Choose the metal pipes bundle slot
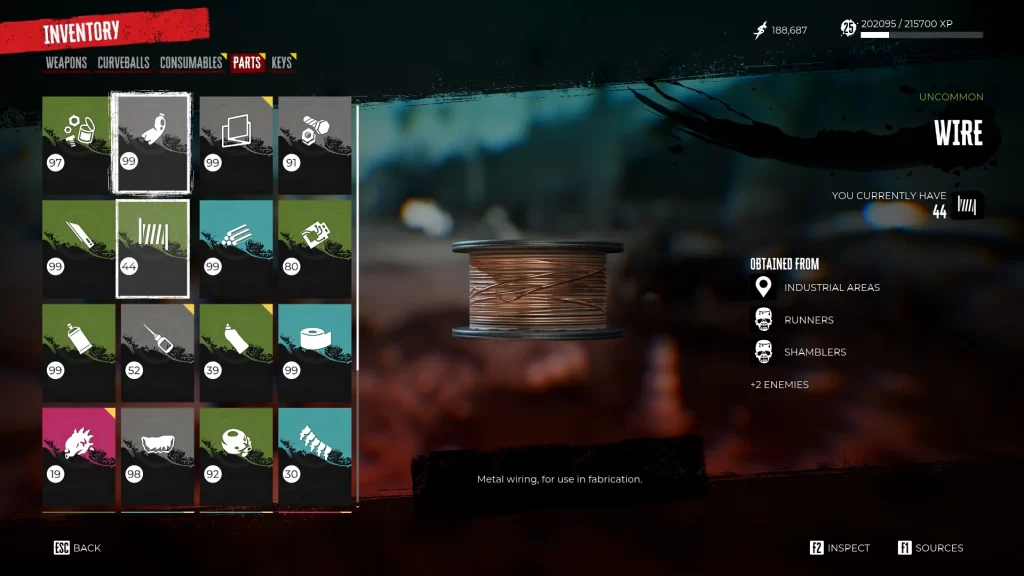The image size is (1024, 576). (236, 248)
